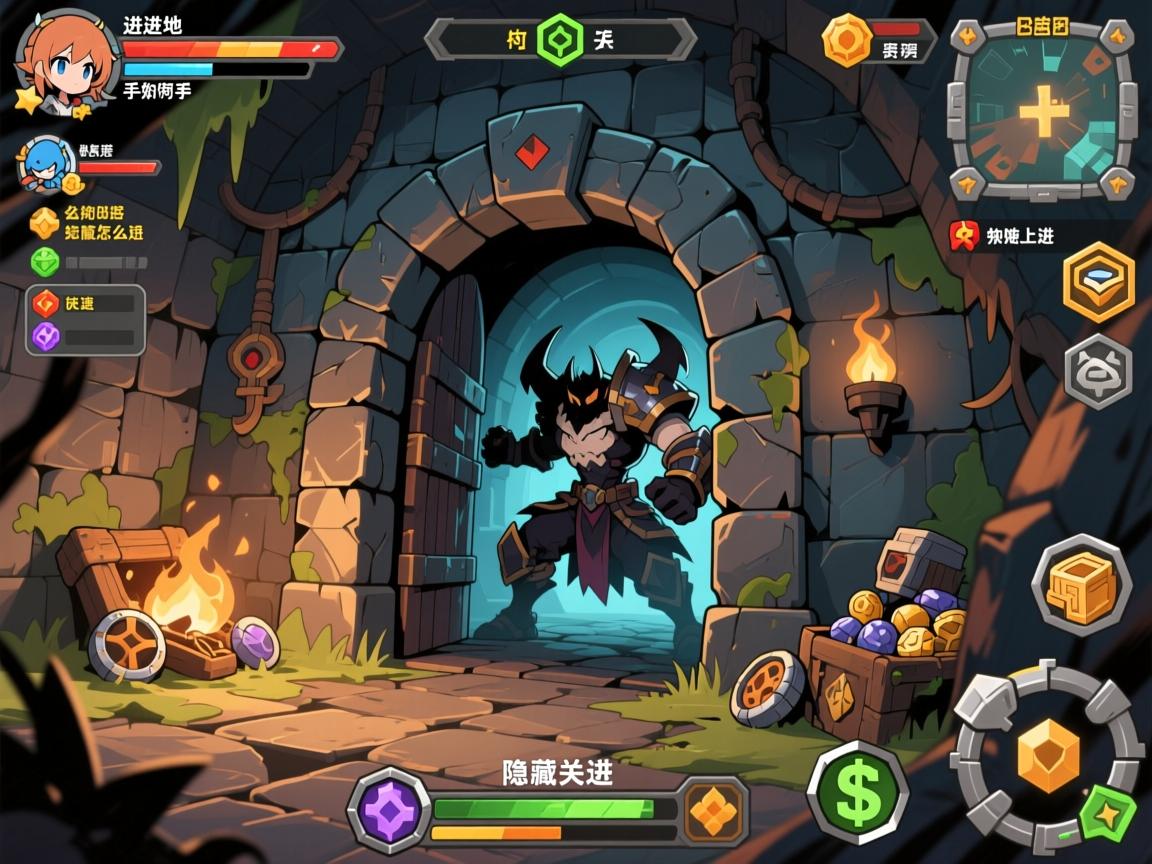Activate the gray beast mask button
The width and height of the screenshot is (1152, 864).
pos(1098,372)
